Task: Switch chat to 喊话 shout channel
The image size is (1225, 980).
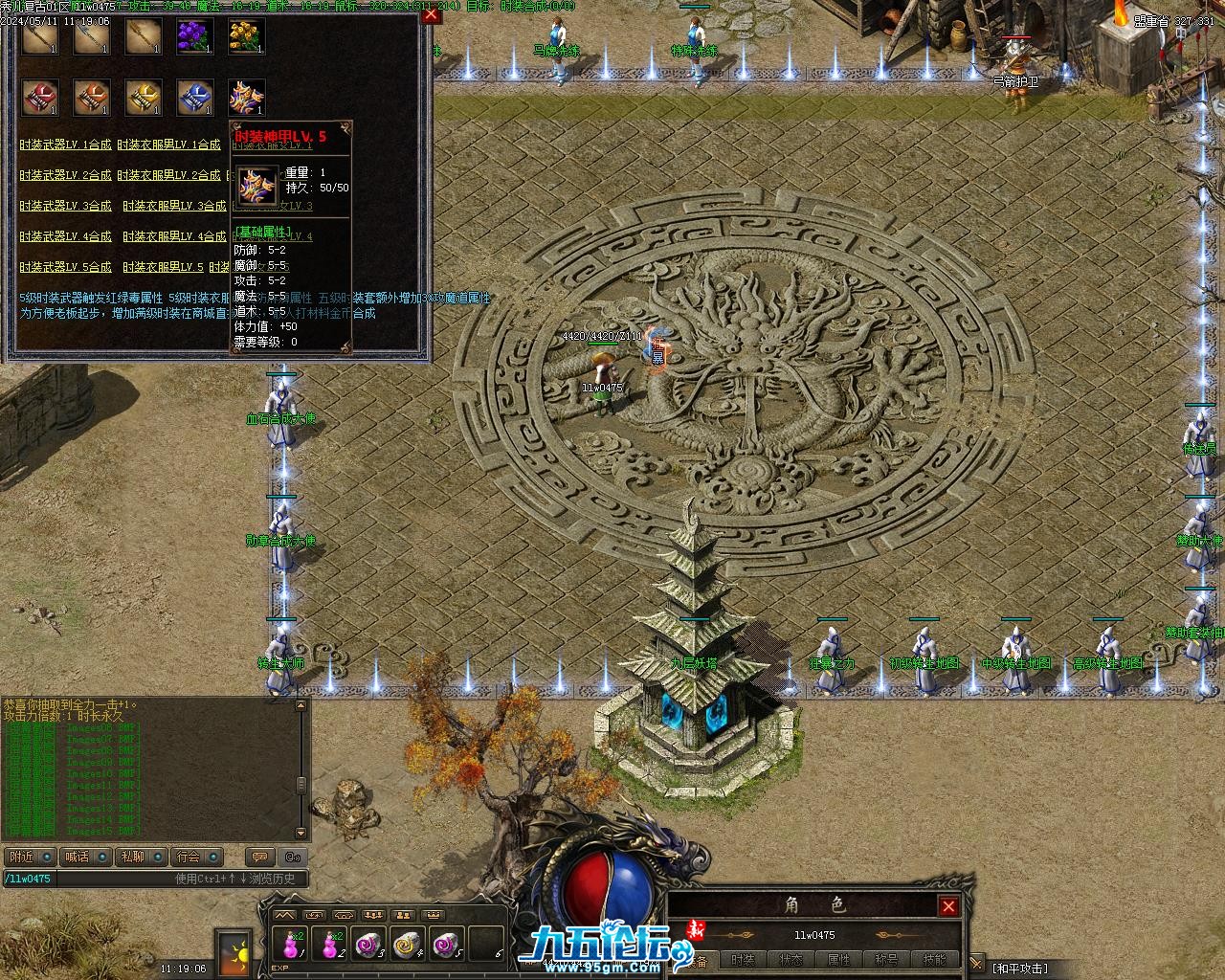Action: tap(77, 857)
